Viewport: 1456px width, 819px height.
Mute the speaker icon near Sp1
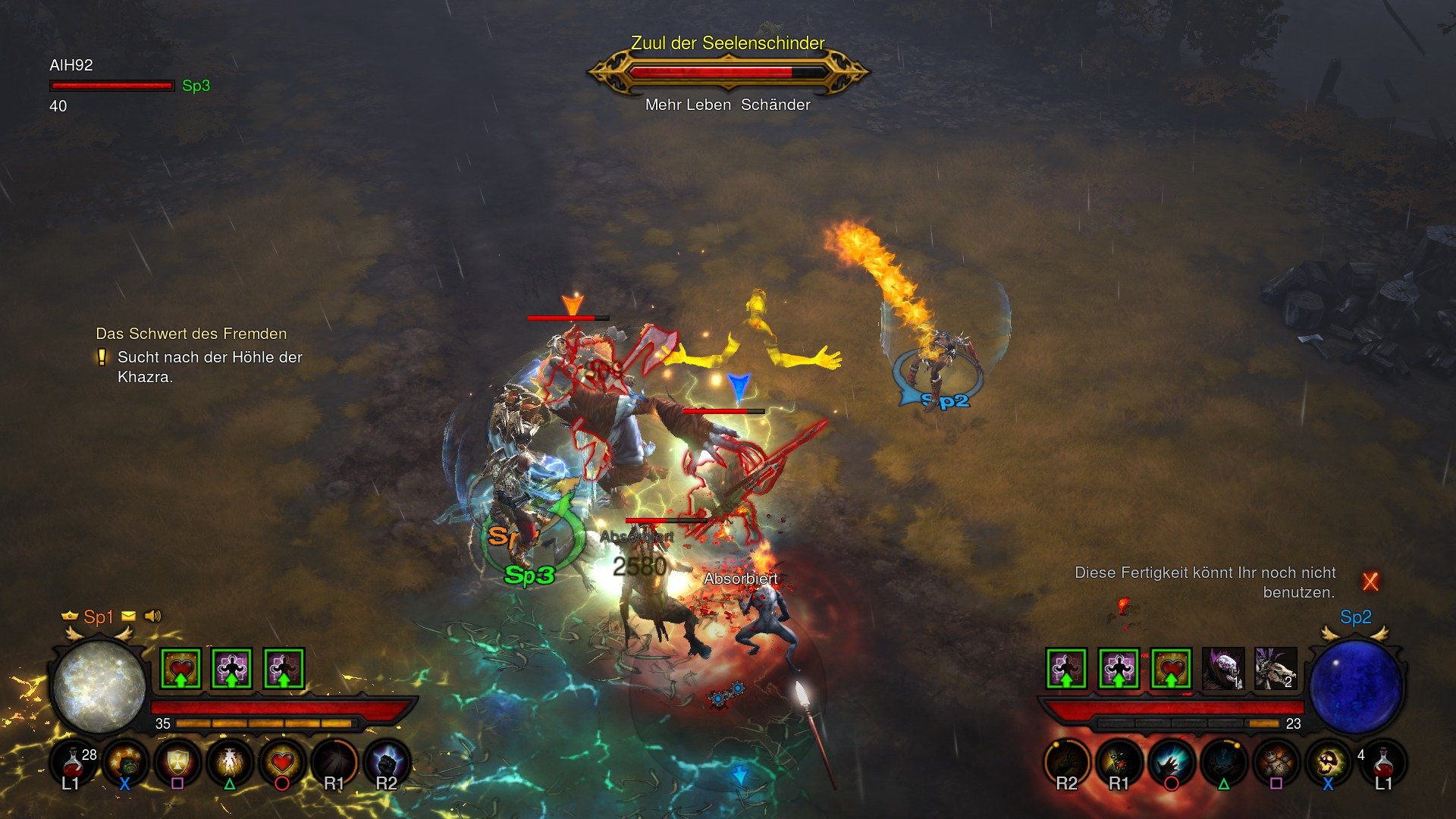(152, 617)
